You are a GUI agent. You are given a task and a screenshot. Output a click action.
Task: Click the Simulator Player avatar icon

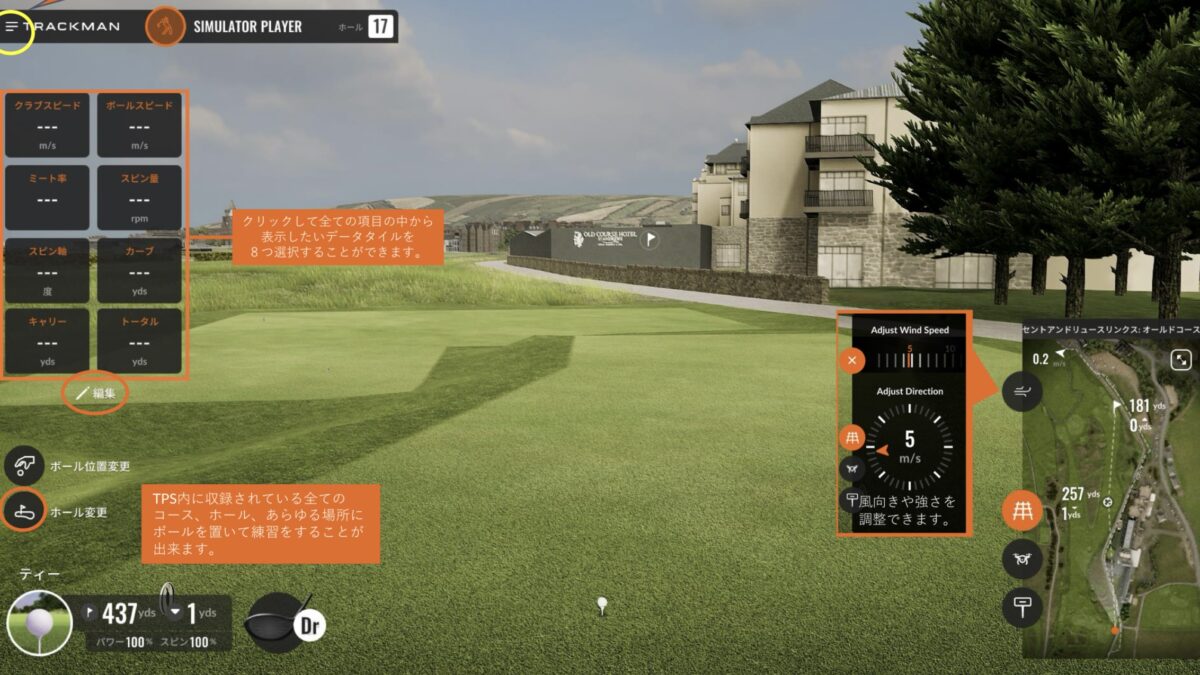click(164, 26)
